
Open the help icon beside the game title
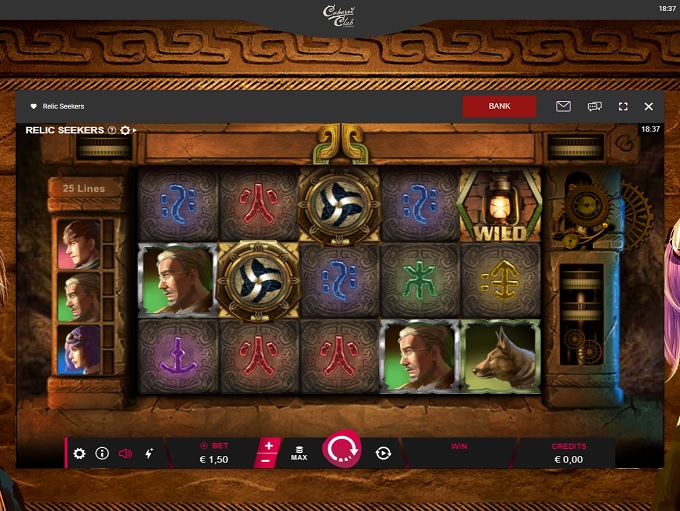(112, 130)
